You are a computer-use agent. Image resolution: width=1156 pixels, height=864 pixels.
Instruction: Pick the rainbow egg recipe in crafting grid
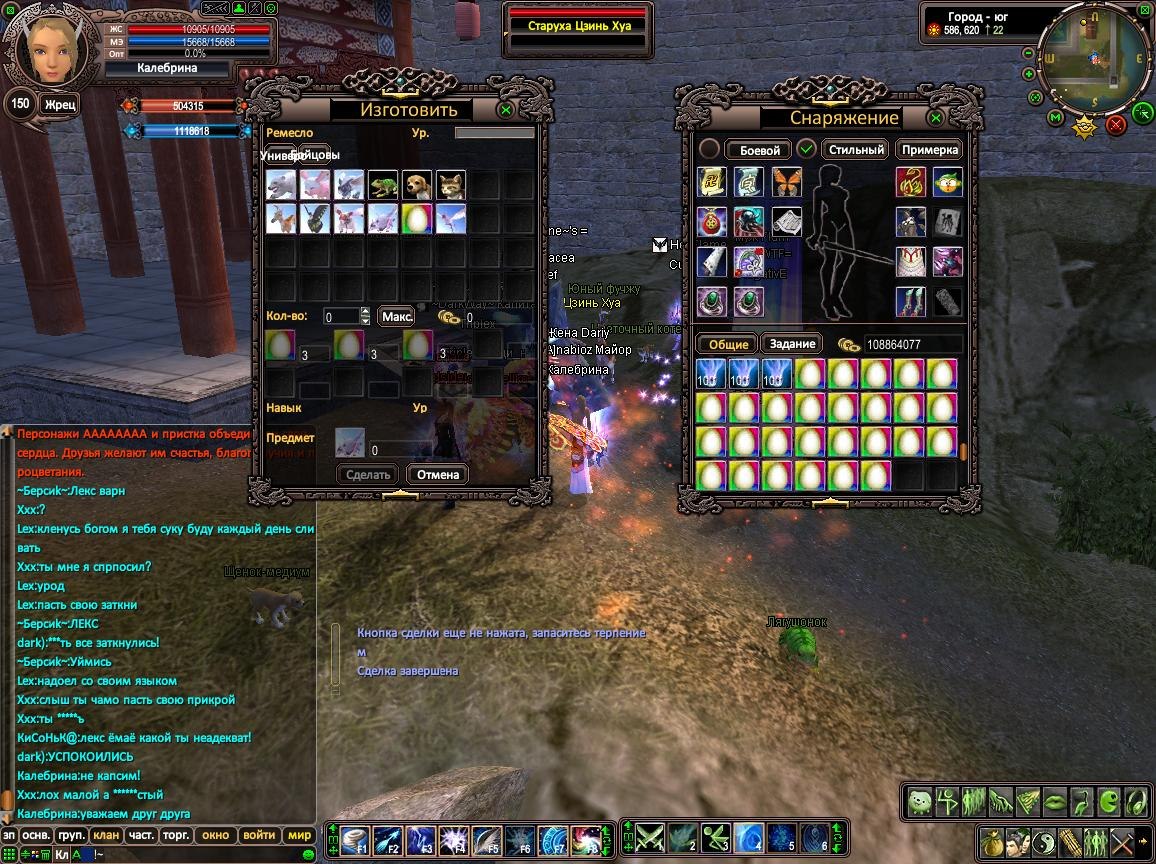417,218
